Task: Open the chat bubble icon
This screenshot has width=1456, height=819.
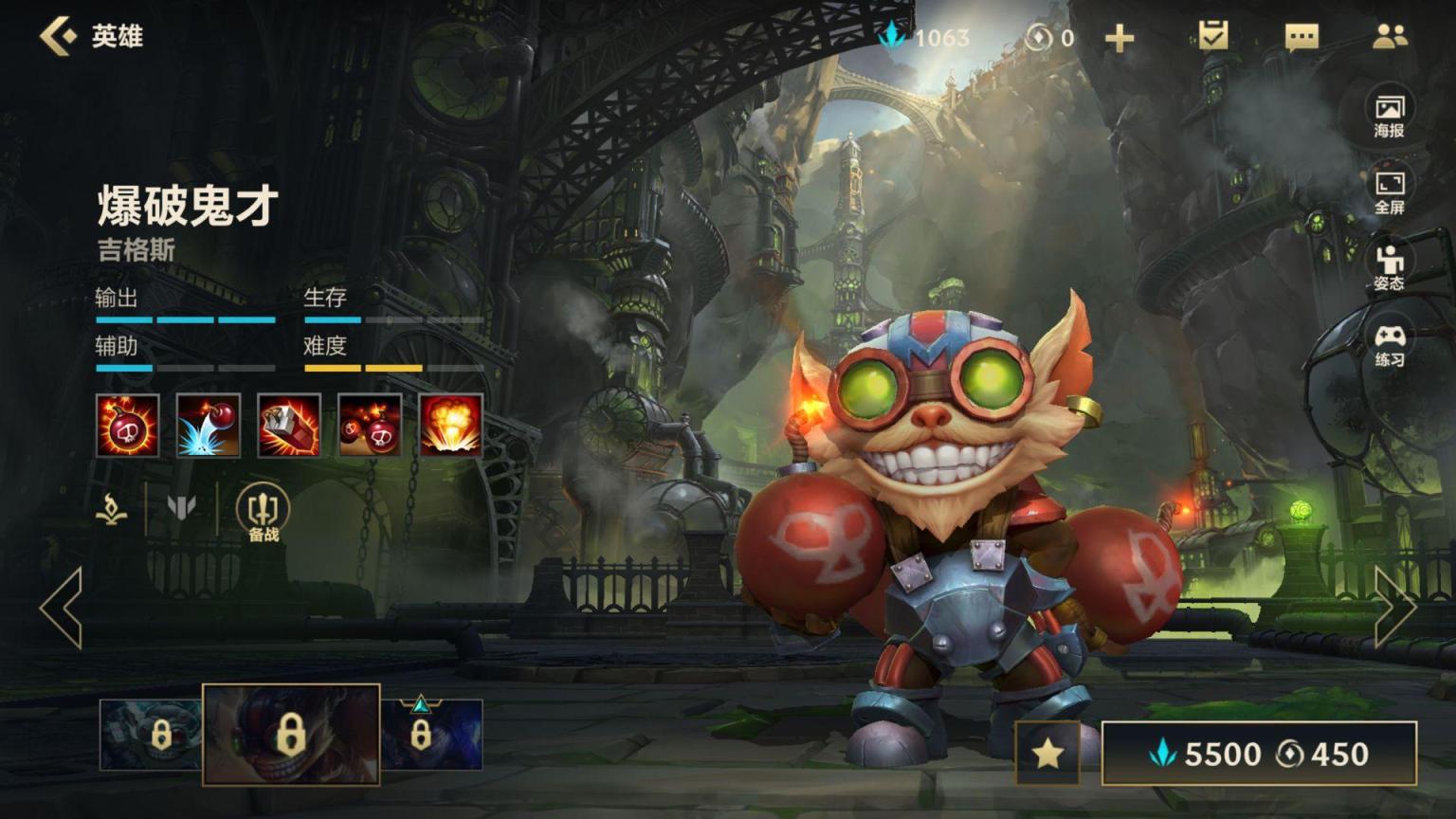Action: [1301, 37]
